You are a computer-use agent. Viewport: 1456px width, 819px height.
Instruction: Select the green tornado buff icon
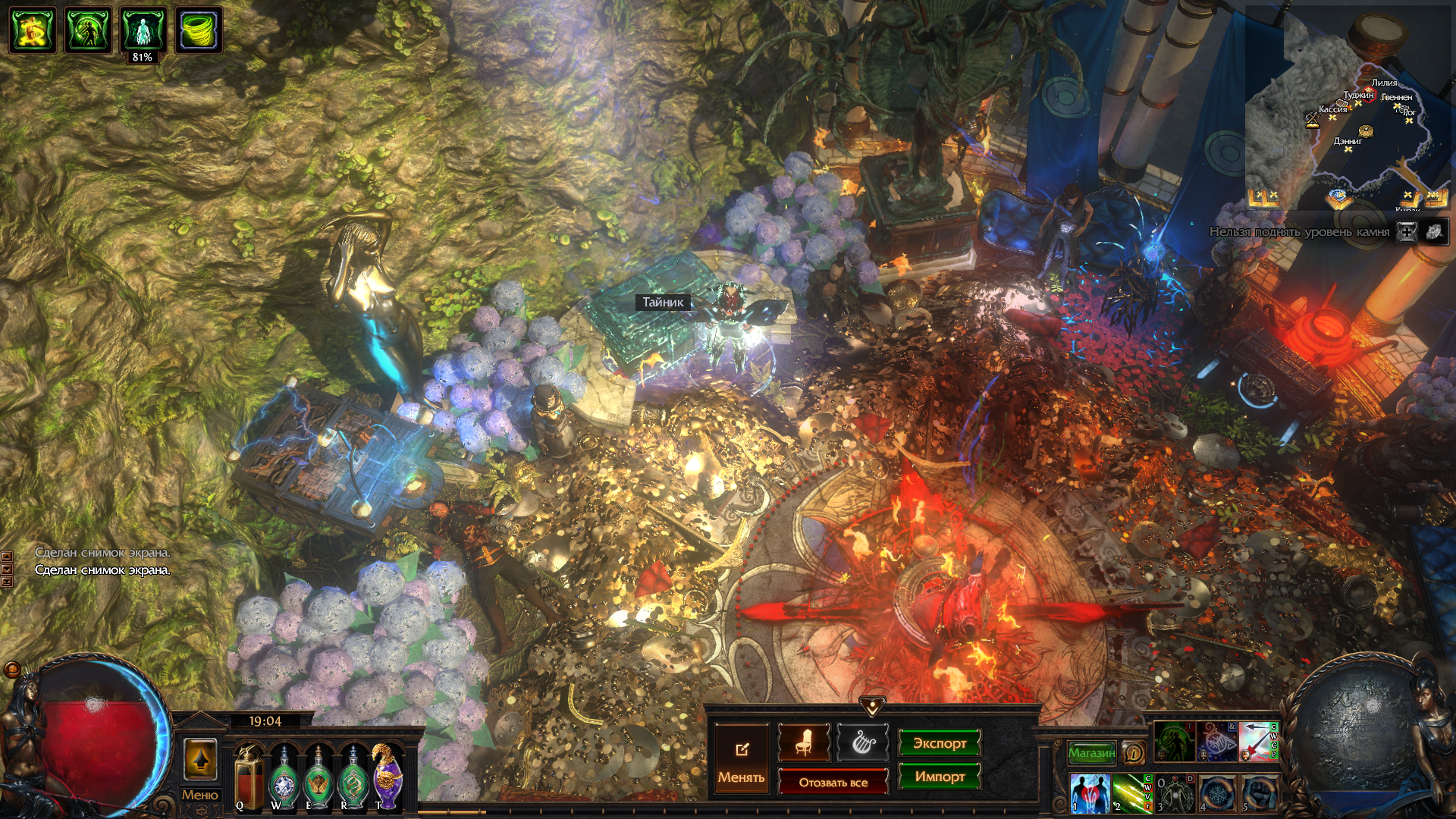point(199,30)
